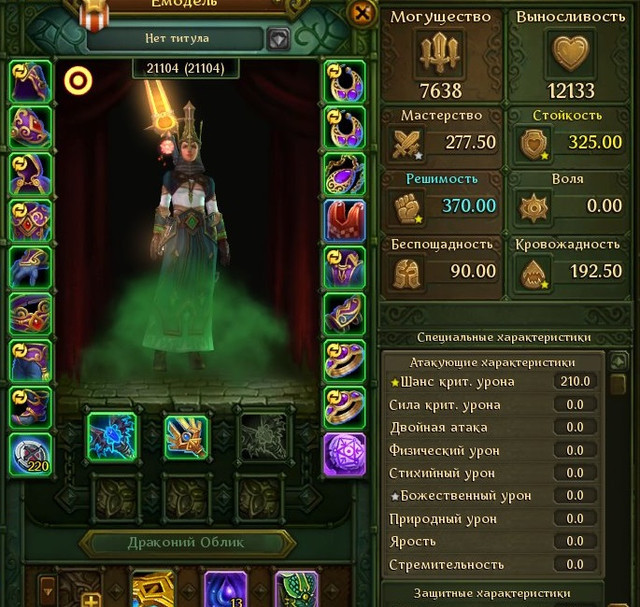The width and height of the screenshot is (640, 607).
Task: Select the Выносливость heart icon
Action: 569,51
